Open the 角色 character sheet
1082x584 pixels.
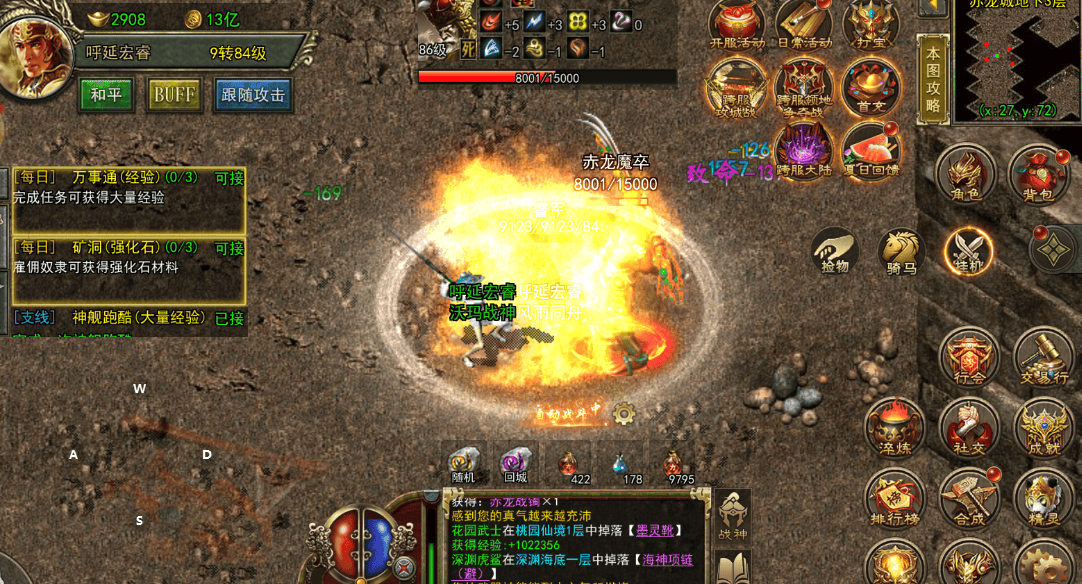[x=964, y=173]
